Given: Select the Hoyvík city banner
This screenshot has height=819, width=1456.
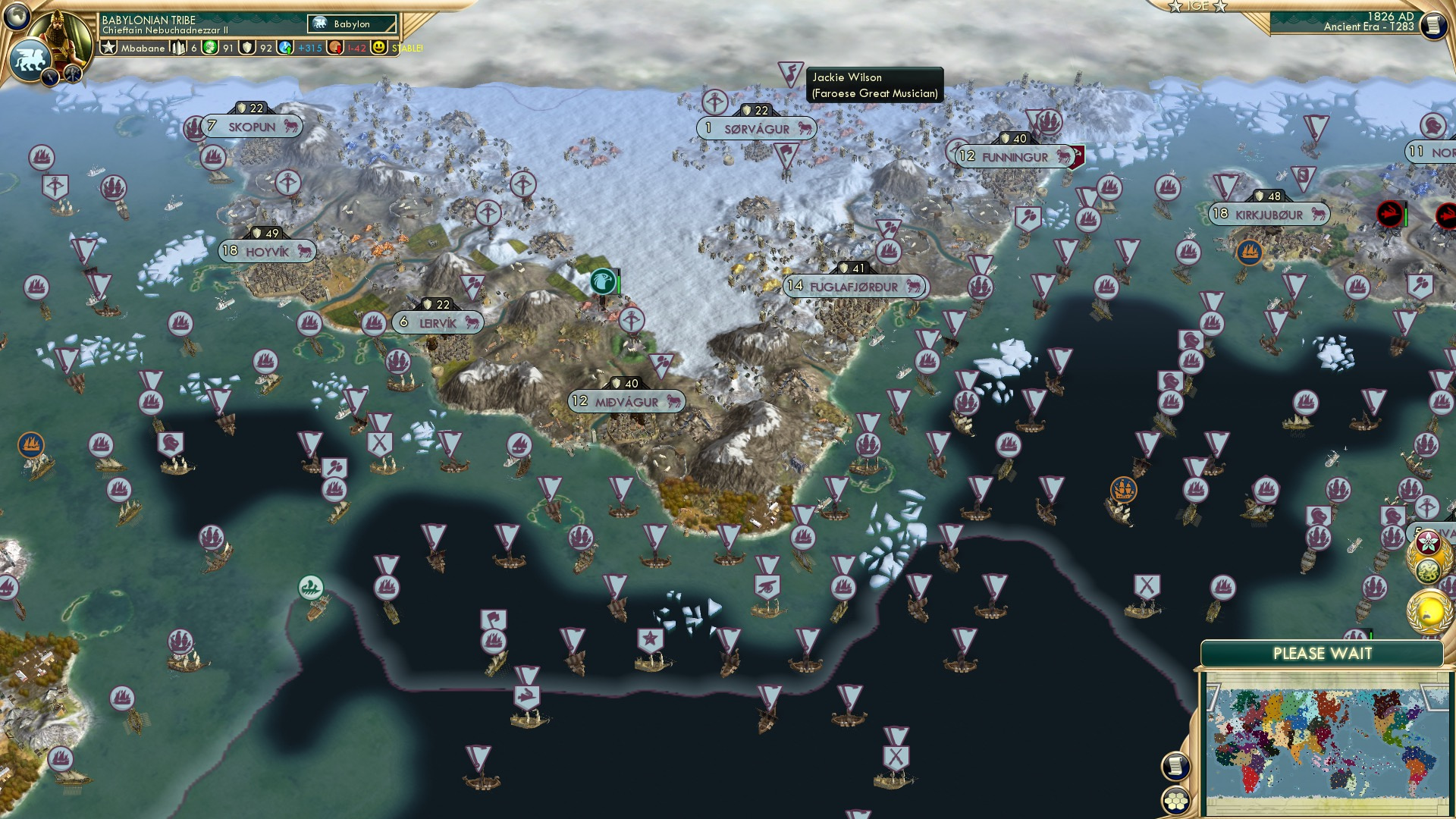Looking at the screenshot, I should point(267,251).
